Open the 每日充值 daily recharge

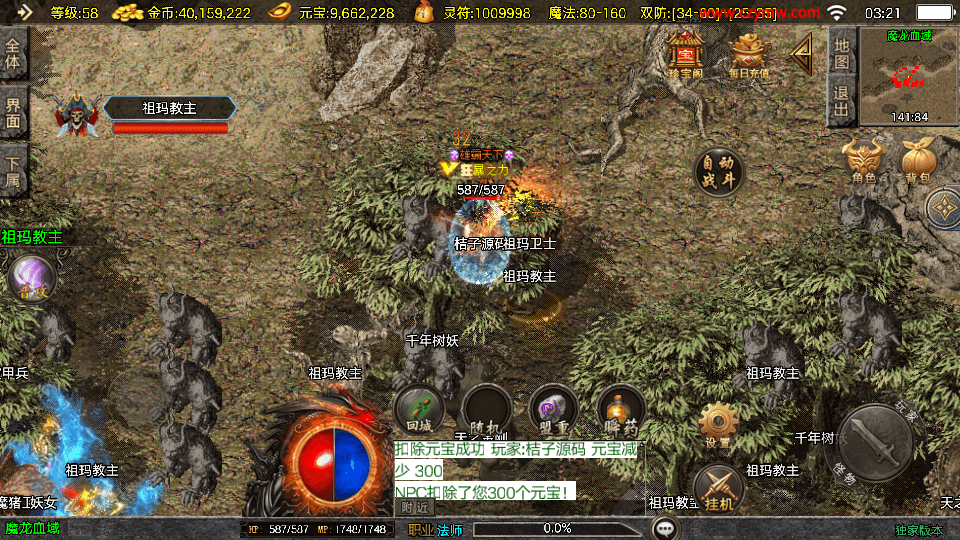(749, 54)
